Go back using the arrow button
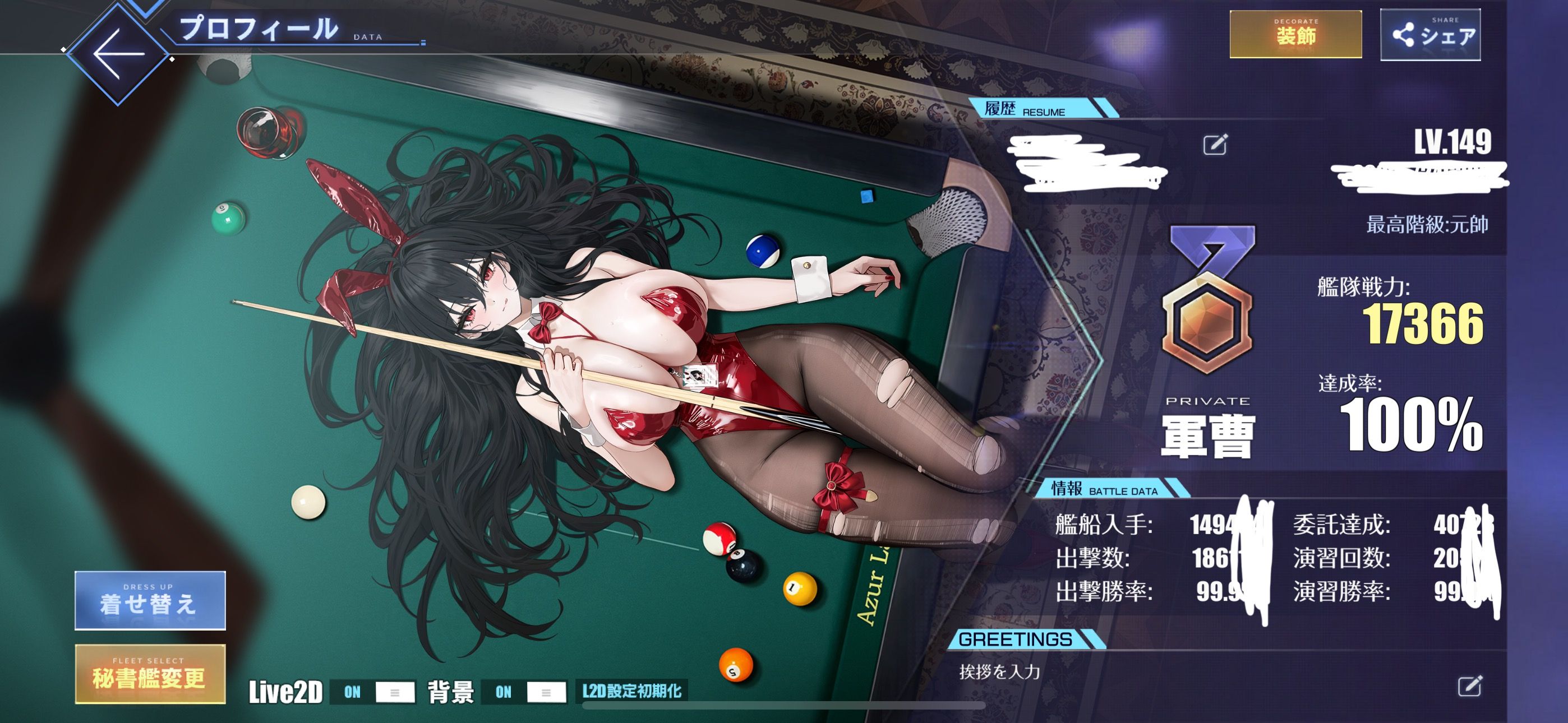 (118, 54)
